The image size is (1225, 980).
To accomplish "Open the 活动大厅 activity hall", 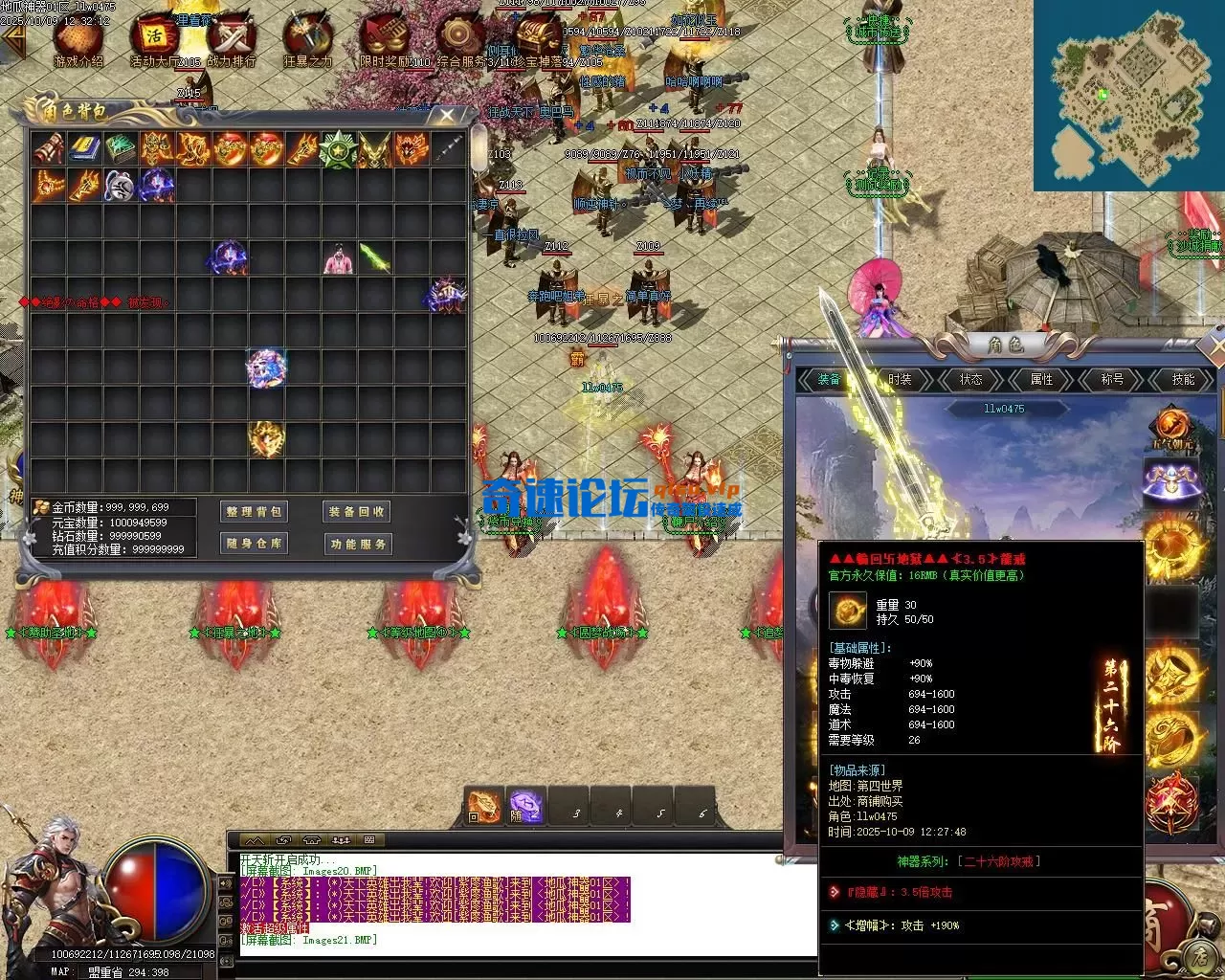I will (153, 38).
